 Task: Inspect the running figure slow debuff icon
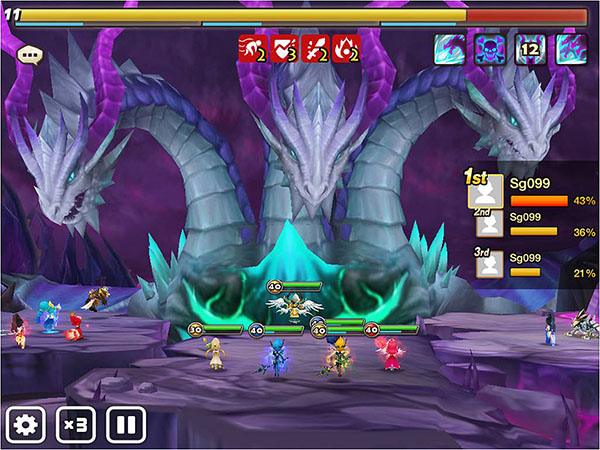tap(250, 49)
